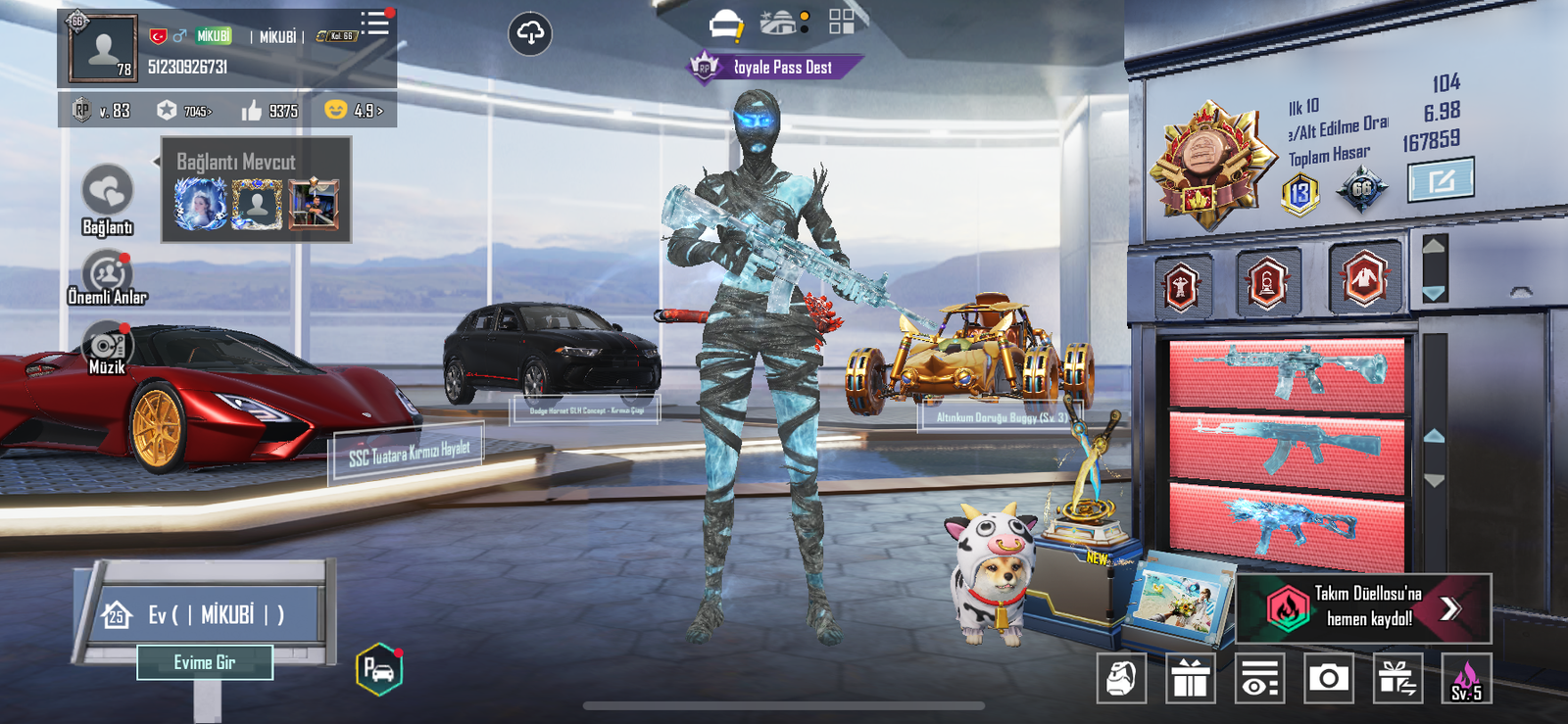Open the first connection avatar thumbnail

click(x=201, y=205)
